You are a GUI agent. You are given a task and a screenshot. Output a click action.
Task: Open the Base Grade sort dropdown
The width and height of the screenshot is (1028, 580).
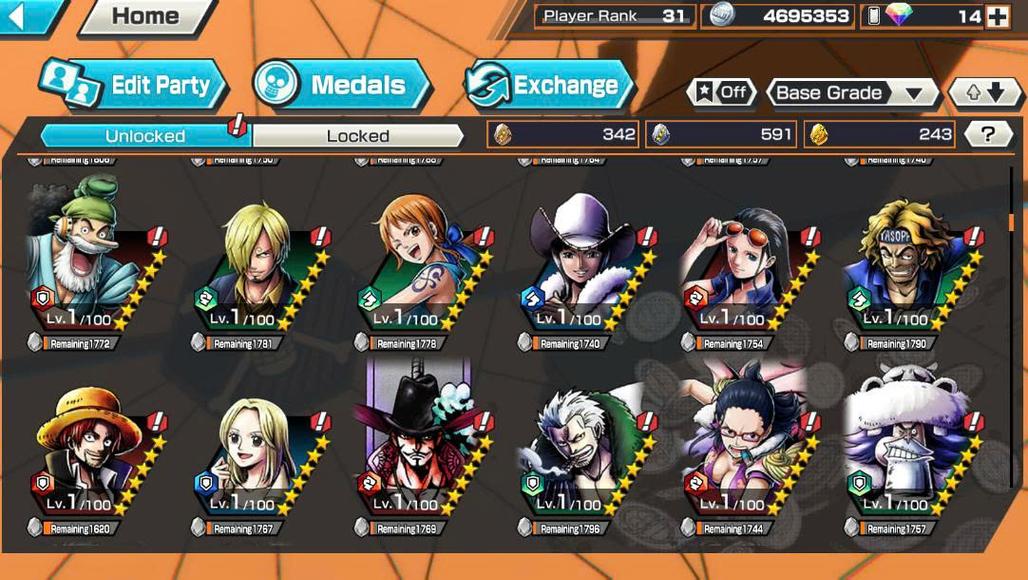(x=851, y=93)
